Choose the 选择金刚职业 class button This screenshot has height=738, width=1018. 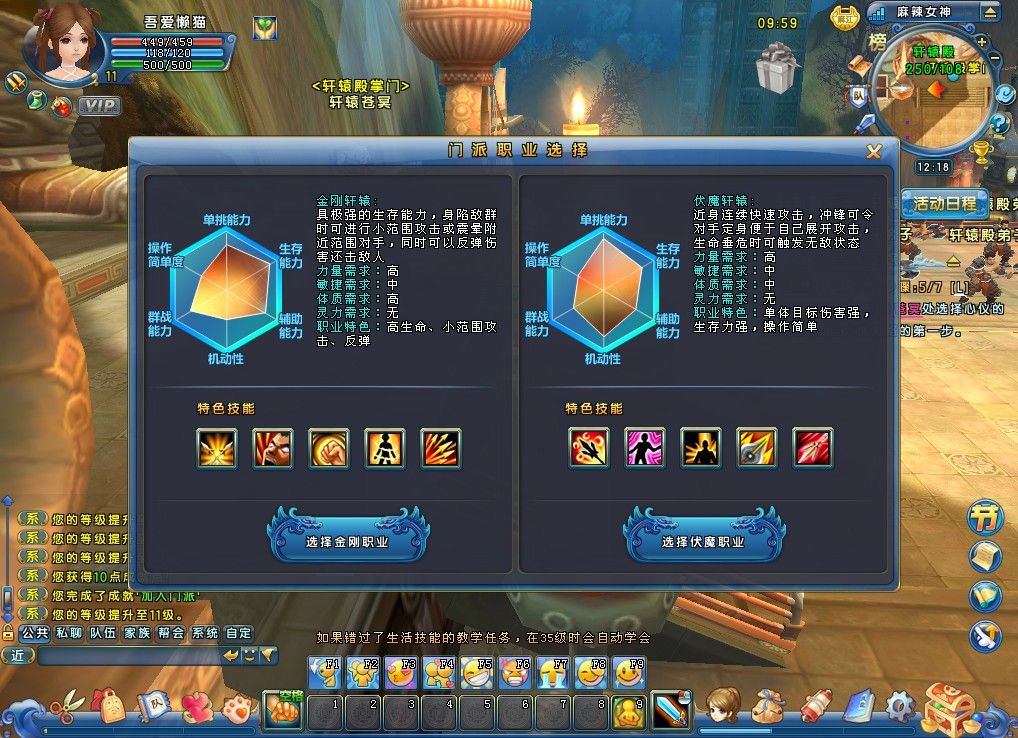click(x=346, y=541)
